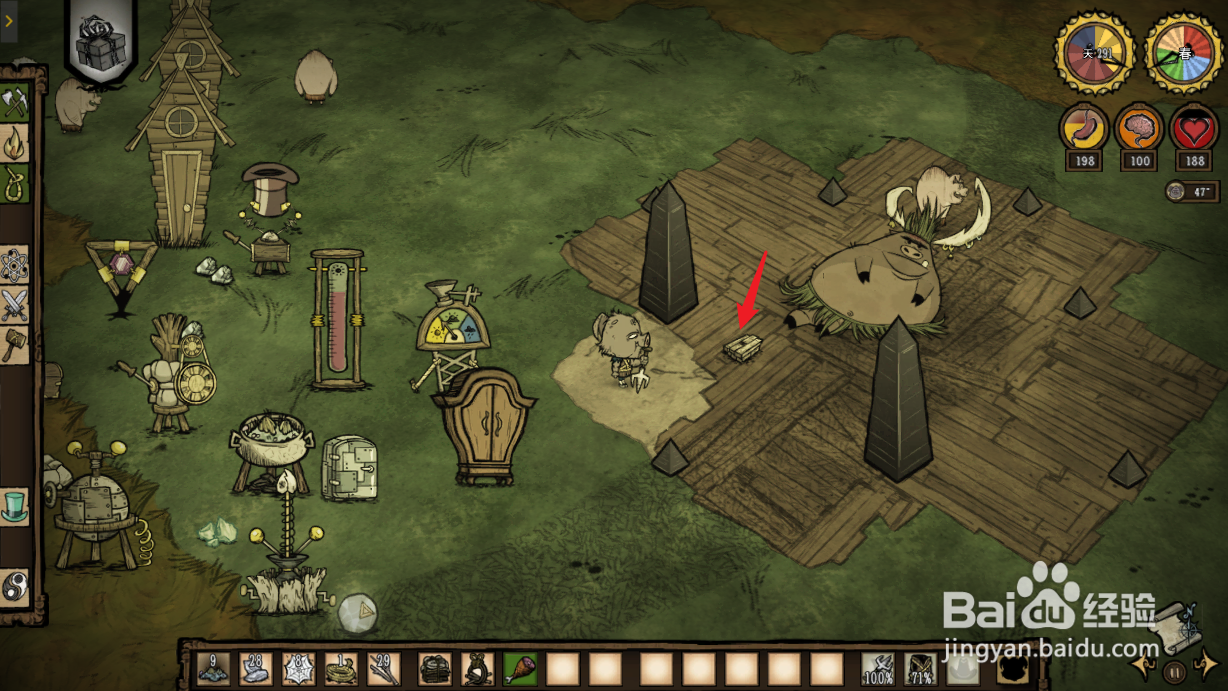Viewport: 1228px width, 691px height.
Task: Select the twigs stack of 29
Action: 383,668
